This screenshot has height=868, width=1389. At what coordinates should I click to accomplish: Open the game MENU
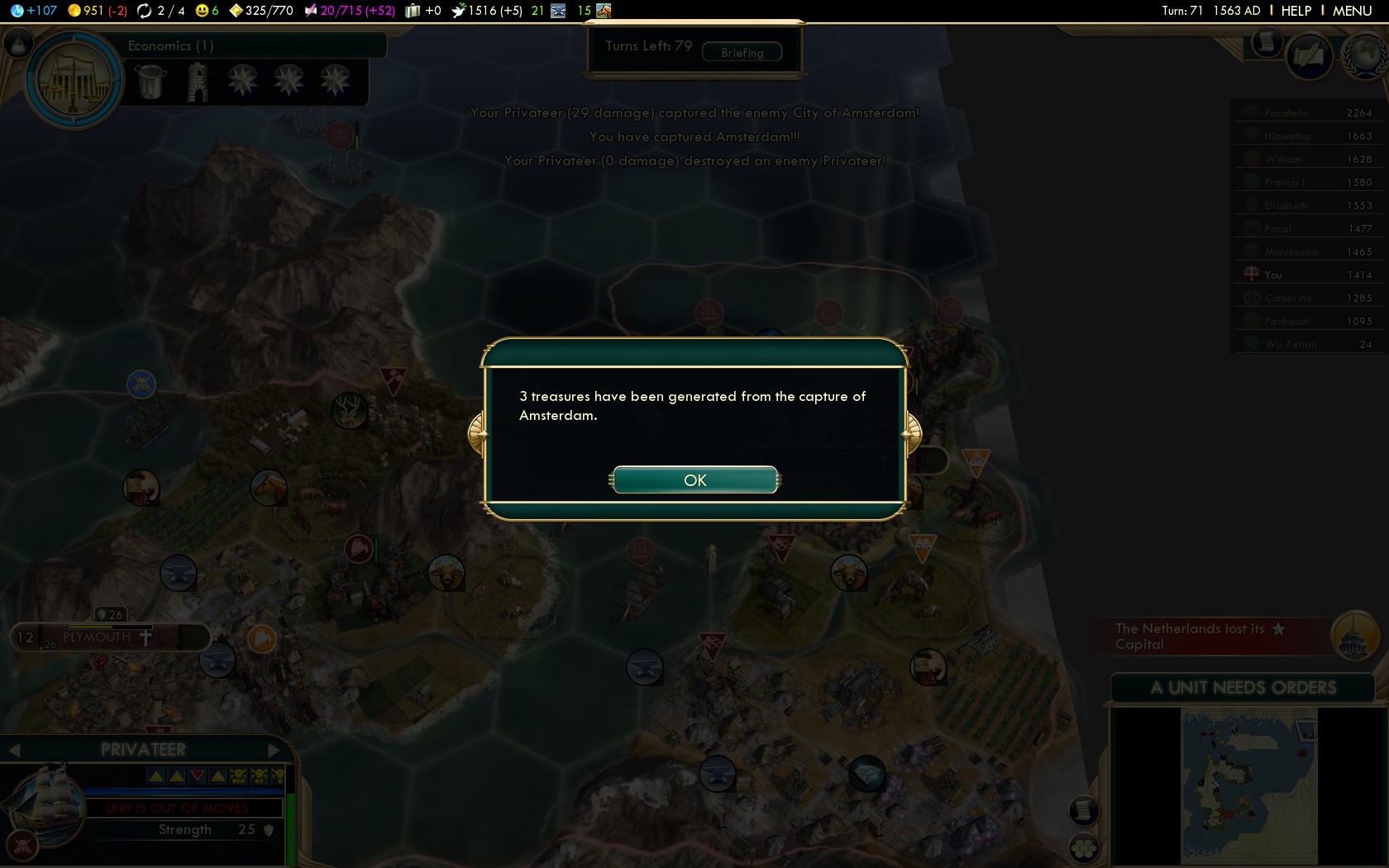pyautogui.click(x=1352, y=11)
